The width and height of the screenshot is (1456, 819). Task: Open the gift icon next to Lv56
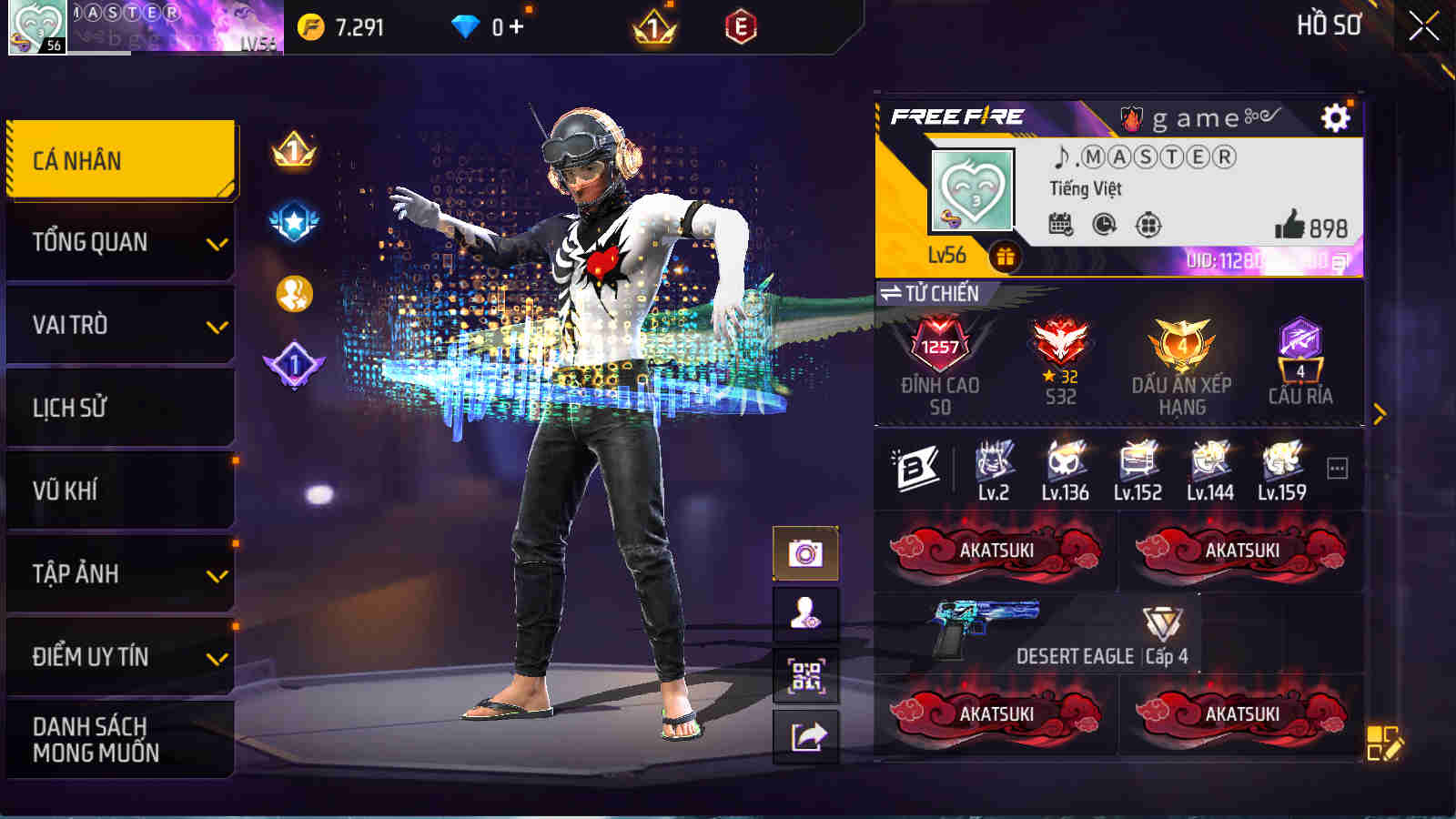(1005, 258)
